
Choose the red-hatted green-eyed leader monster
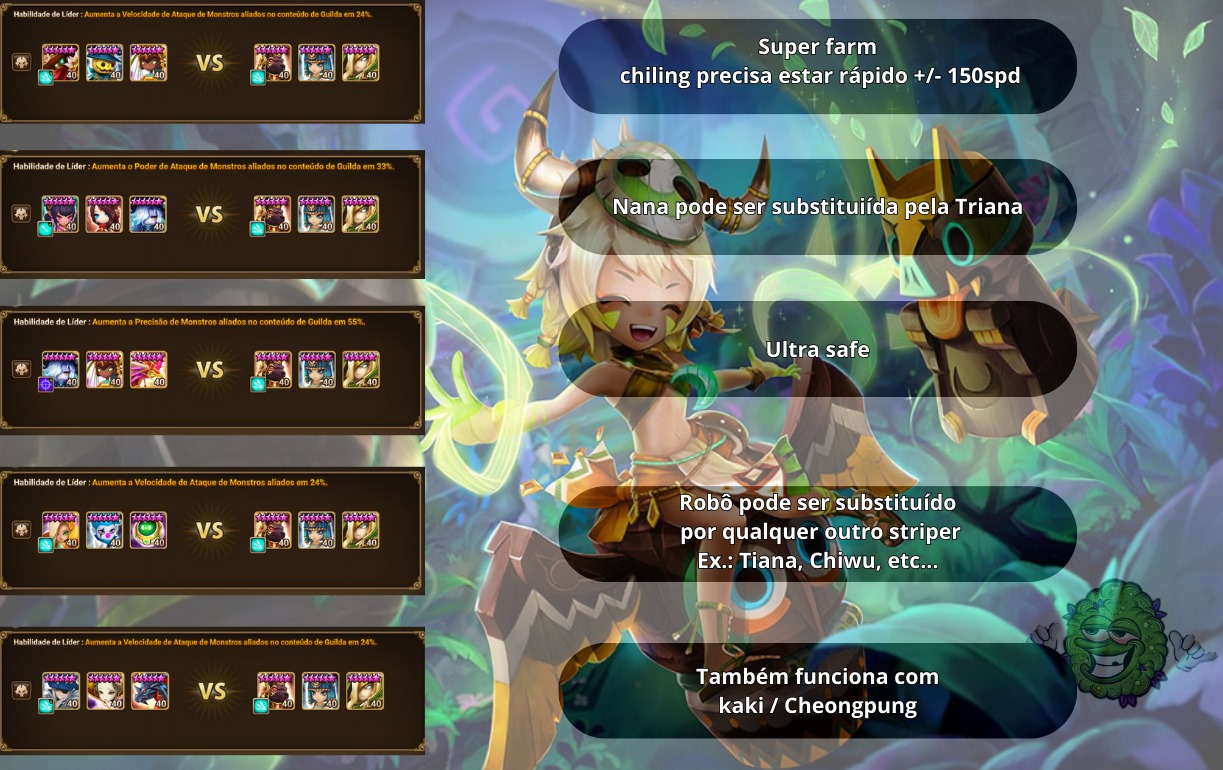(60, 63)
